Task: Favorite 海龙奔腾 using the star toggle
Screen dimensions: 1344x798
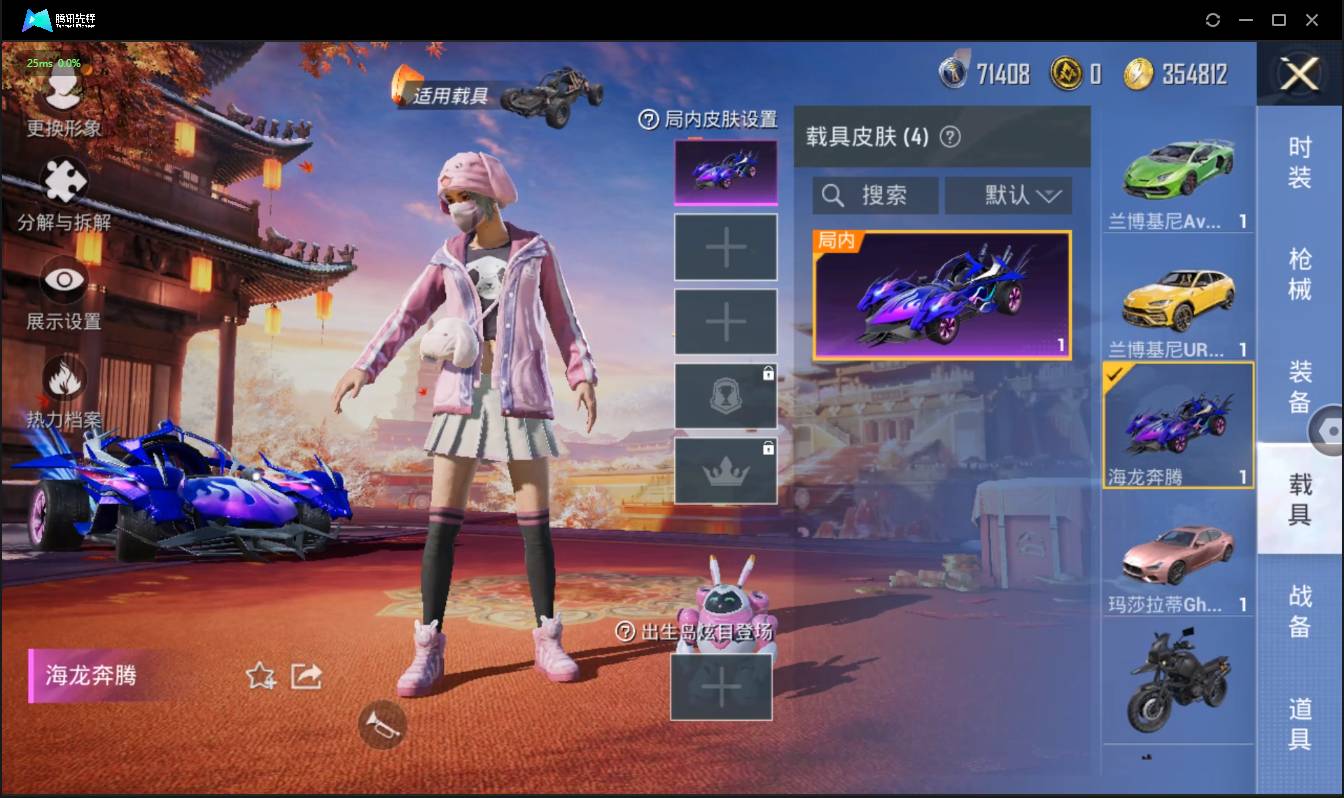Action: click(x=259, y=677)
